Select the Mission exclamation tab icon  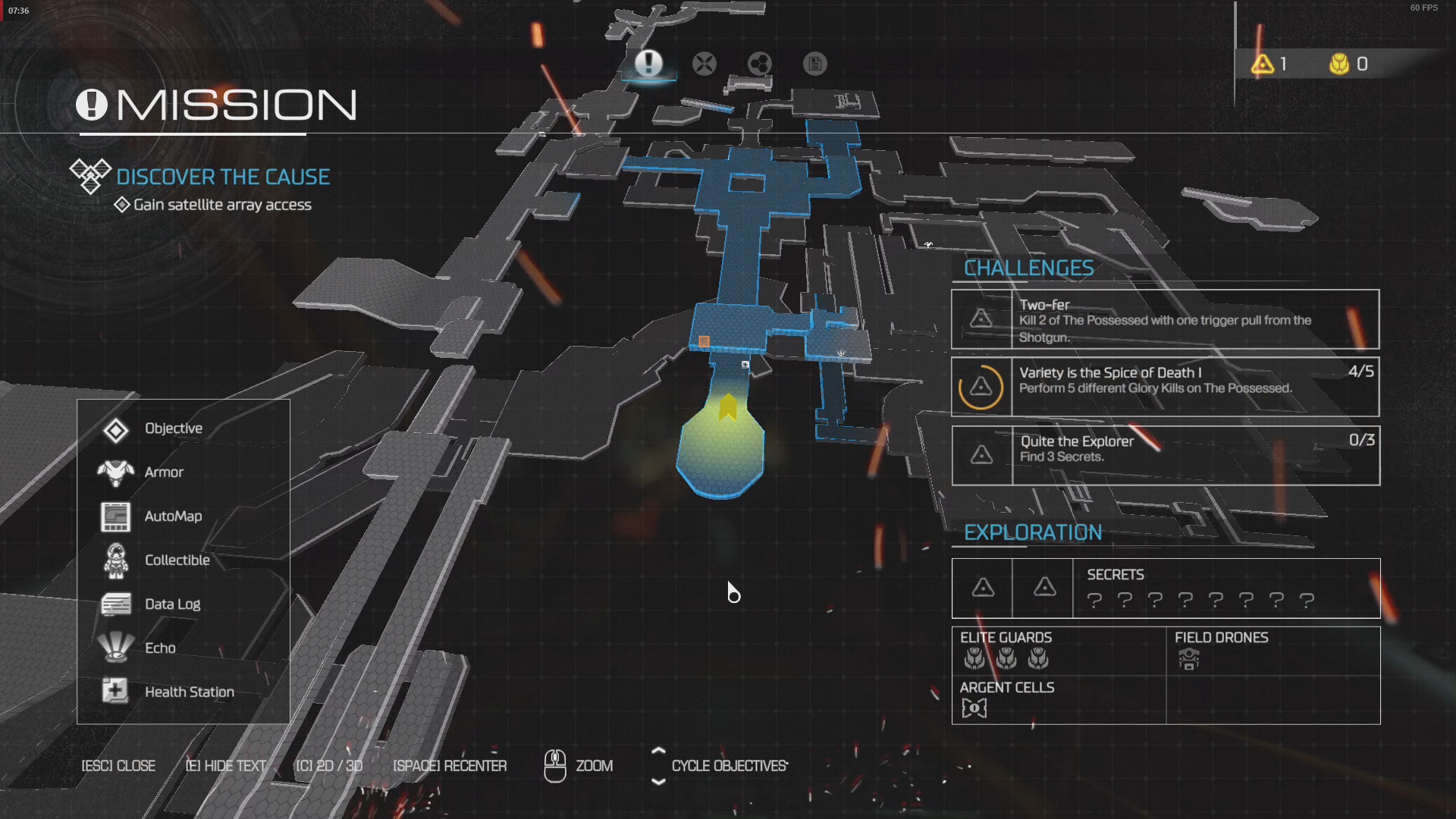pos(649,64)
